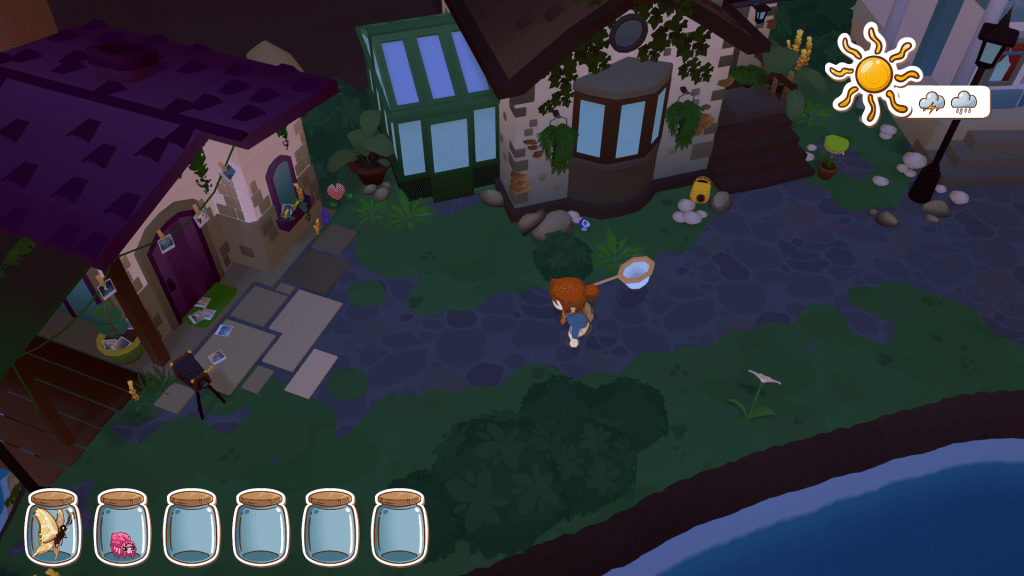The width and height of the screenshot is (1024, 576).
Task: Click the sun weather icon
Action: tap(872, 72)
